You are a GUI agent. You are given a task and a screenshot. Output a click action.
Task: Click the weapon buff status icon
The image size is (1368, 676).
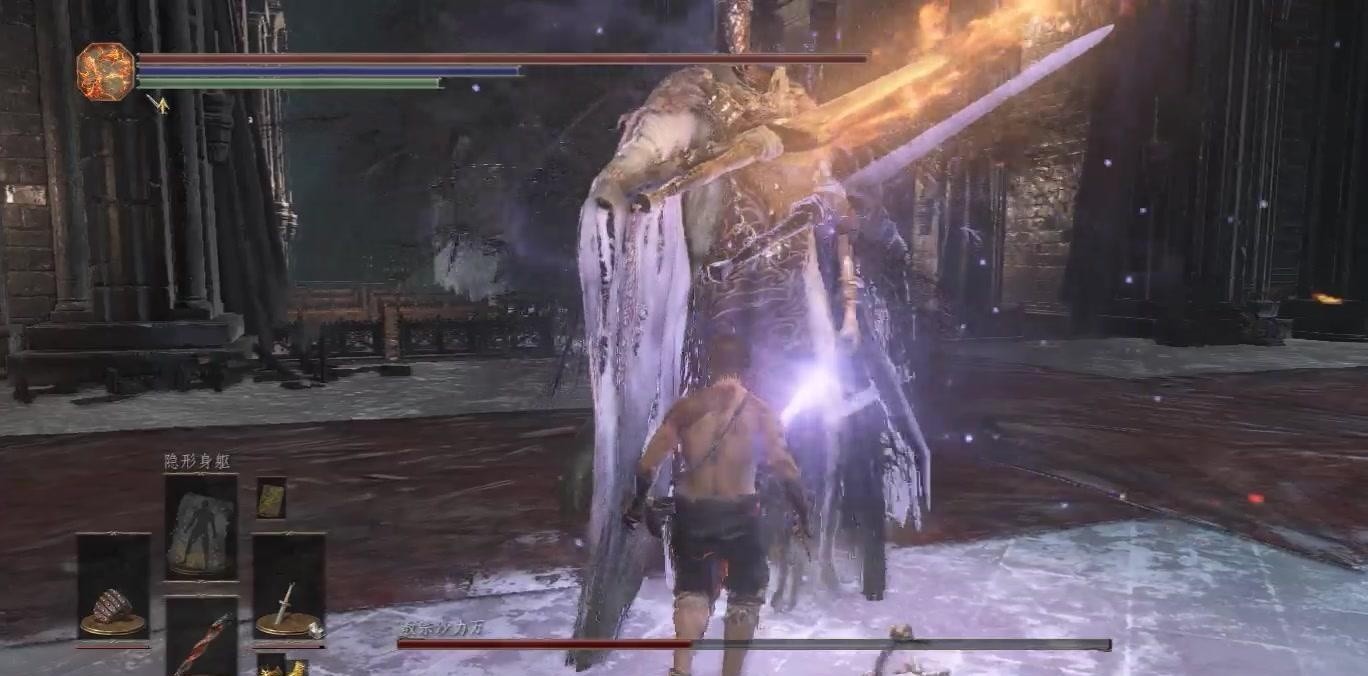[x=158, y=102]
